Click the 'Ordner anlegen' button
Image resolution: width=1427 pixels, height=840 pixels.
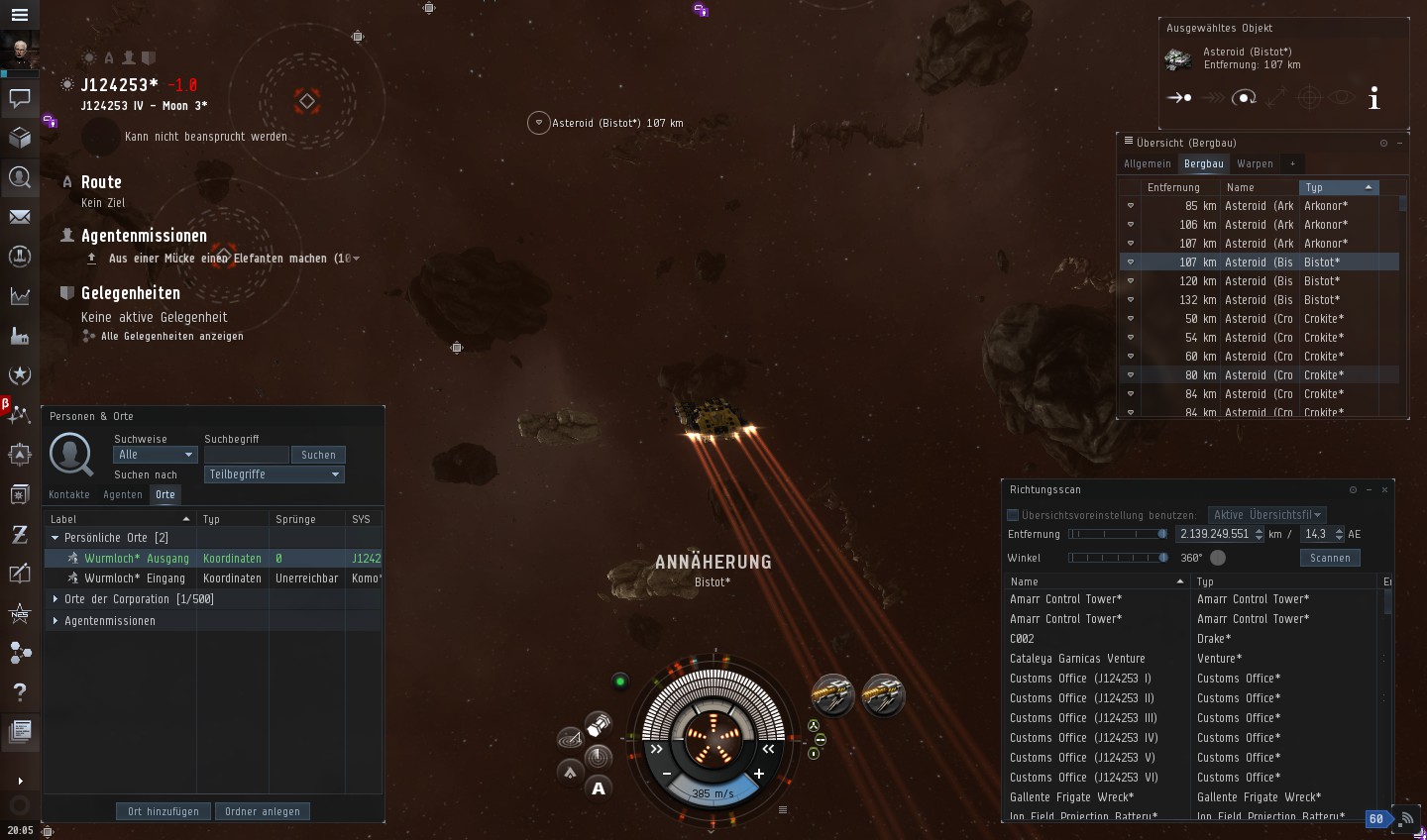click(263, 811)
